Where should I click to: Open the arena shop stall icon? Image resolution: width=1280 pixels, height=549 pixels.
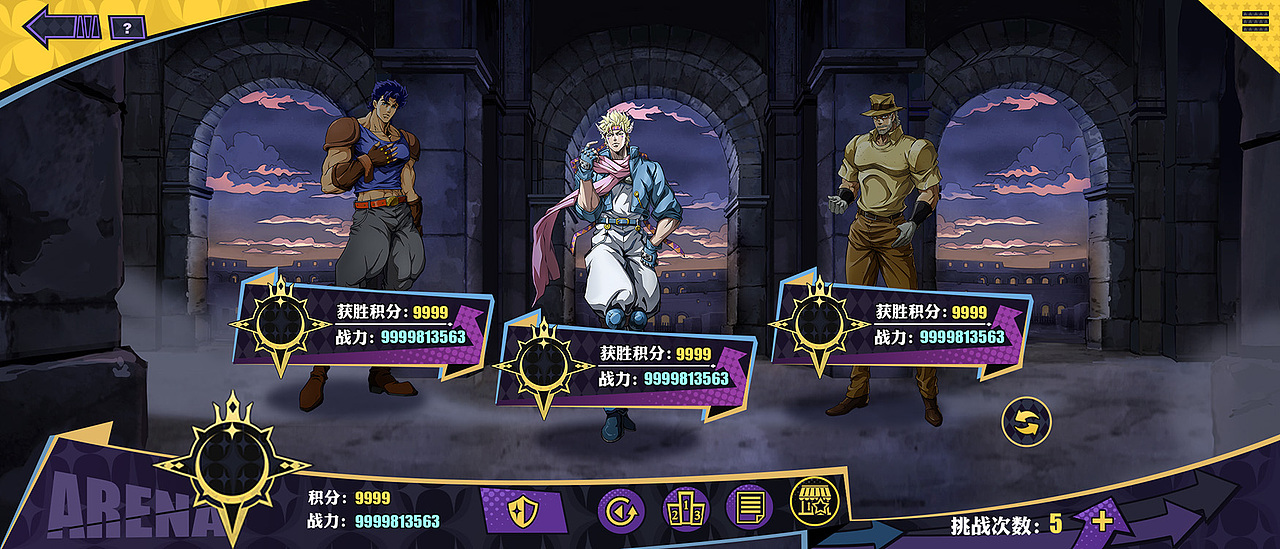(x=814, y=501)
